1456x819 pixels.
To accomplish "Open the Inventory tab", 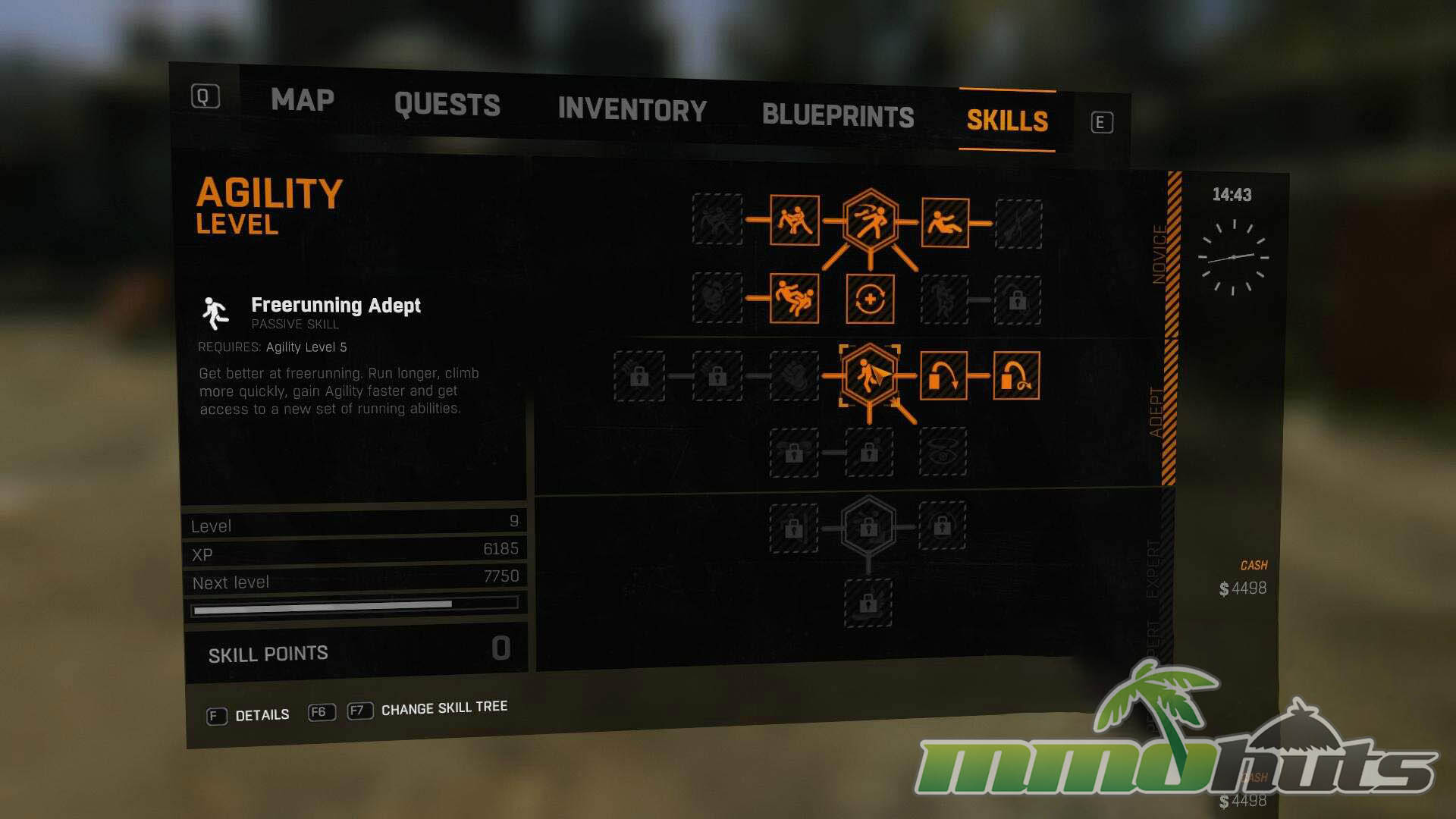I will click(632, 110).
